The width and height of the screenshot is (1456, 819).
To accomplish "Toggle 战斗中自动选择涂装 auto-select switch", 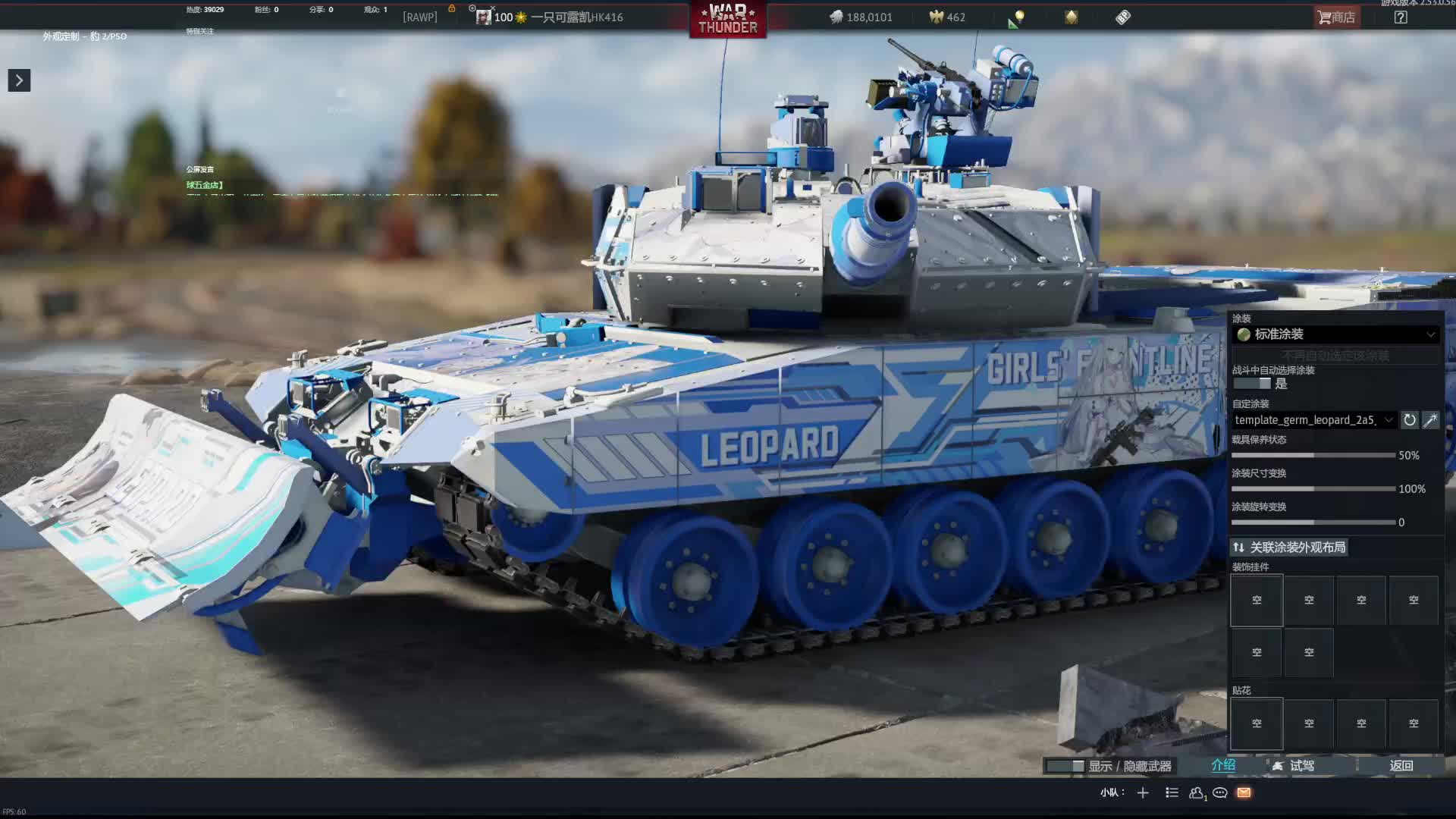I will [1252, 384].
